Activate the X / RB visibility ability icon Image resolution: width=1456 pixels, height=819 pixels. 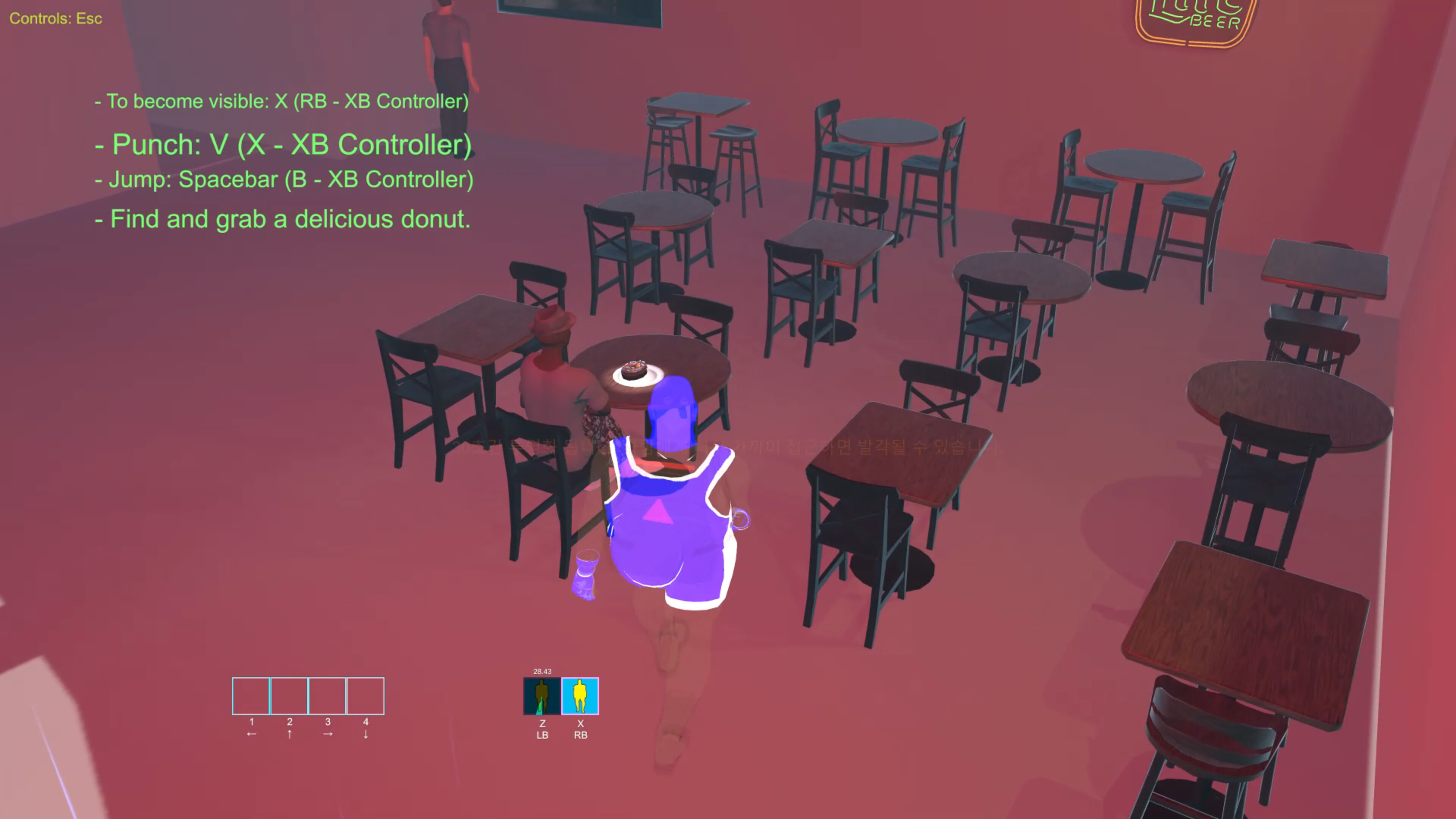pos(580,697)
